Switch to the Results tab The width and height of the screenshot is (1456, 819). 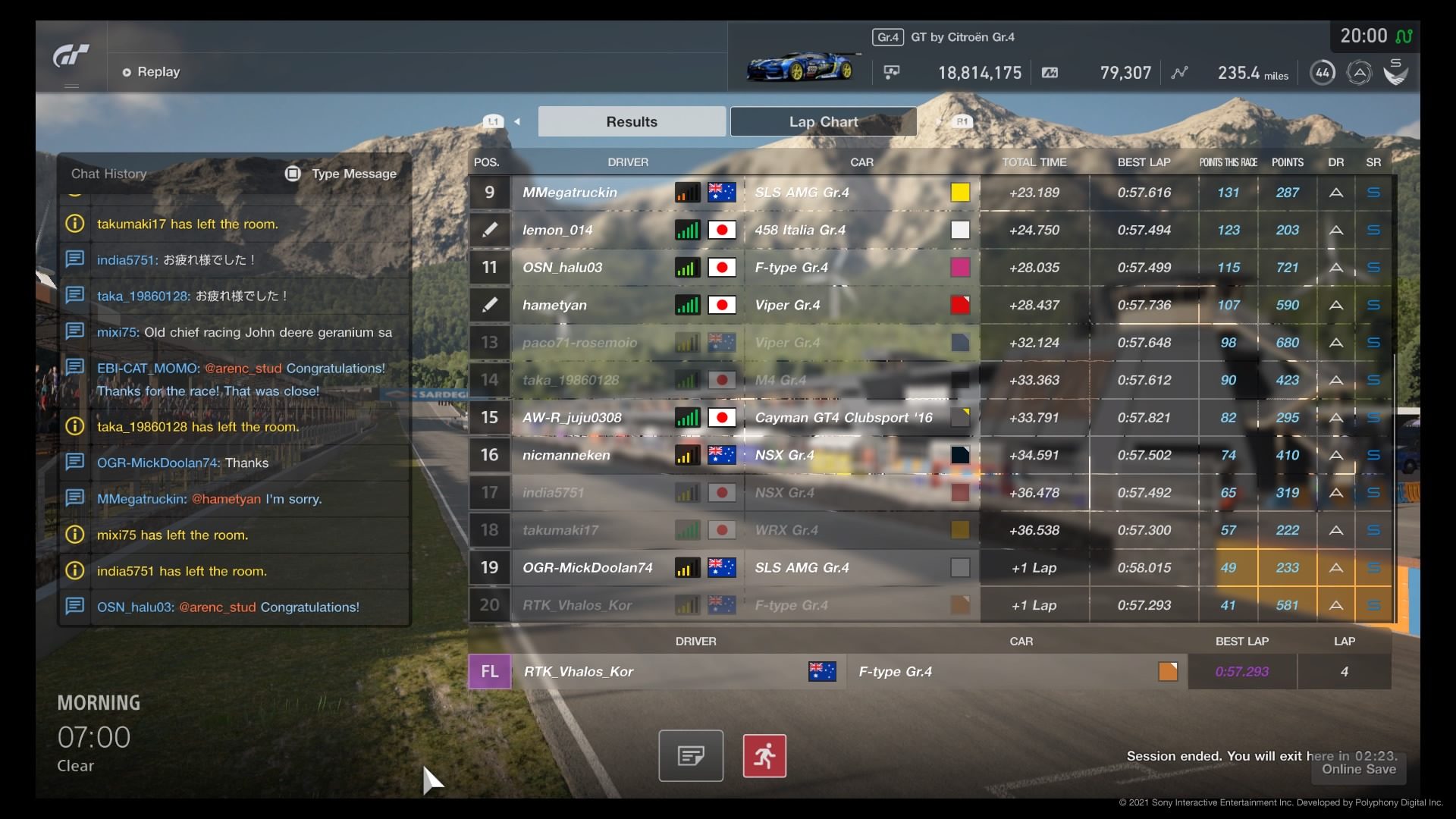tap(632, 121)
